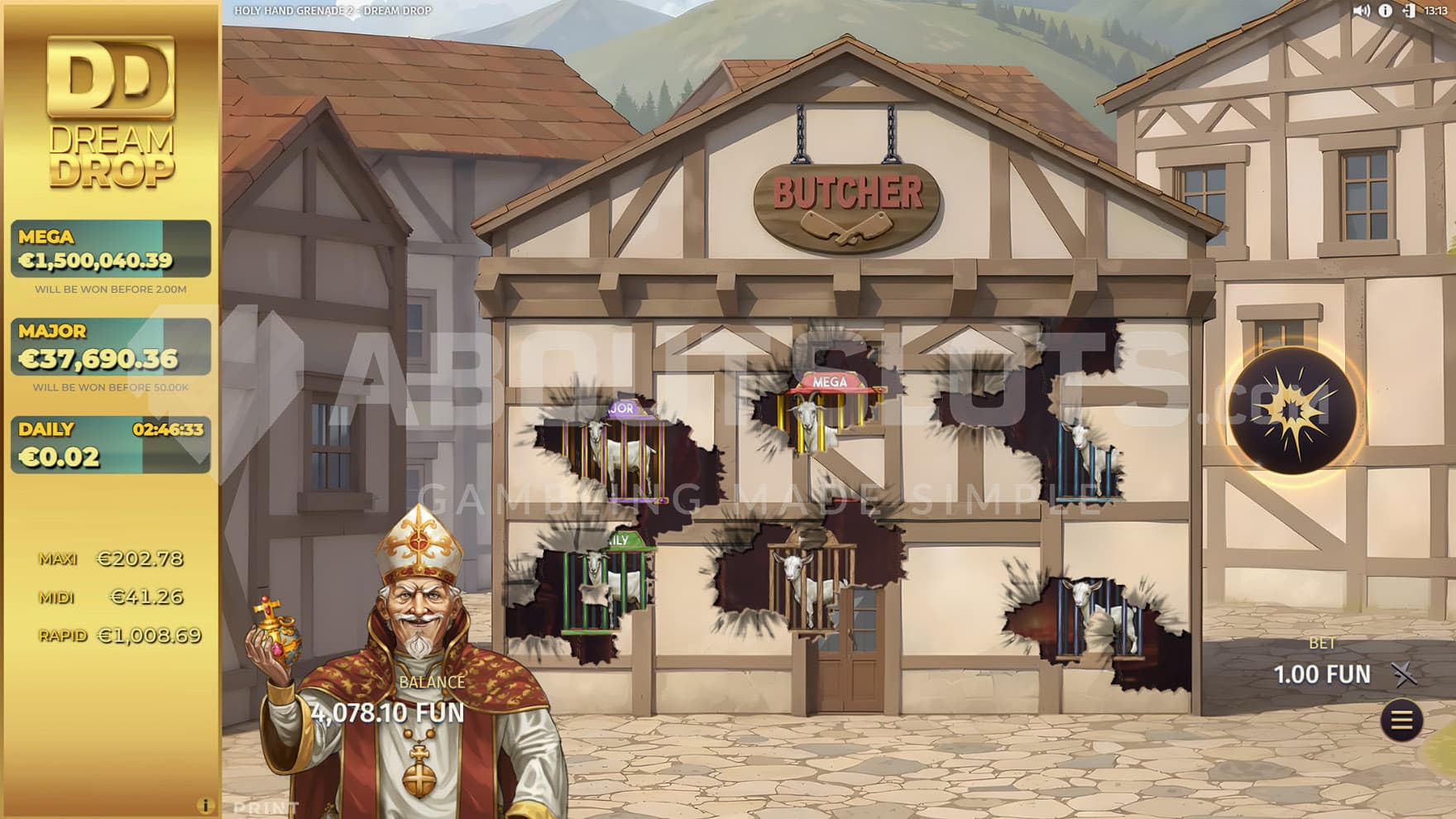1456x819 pixels.
Task: Select the Major jackpot panel
Action: point(111,347)
